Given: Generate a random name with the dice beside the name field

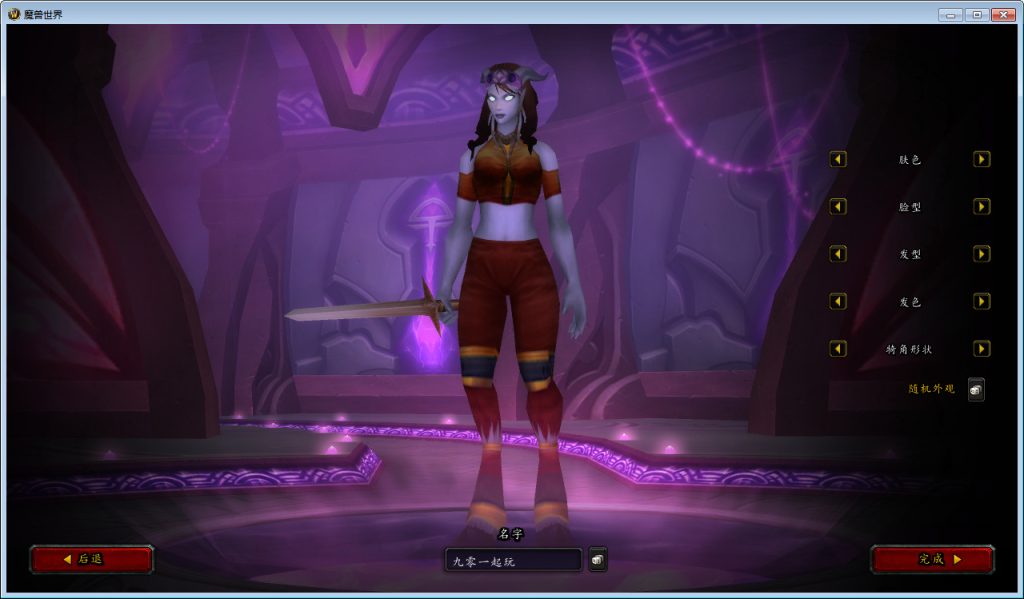Looking at the screenshot, I should [x=597, y=560].
